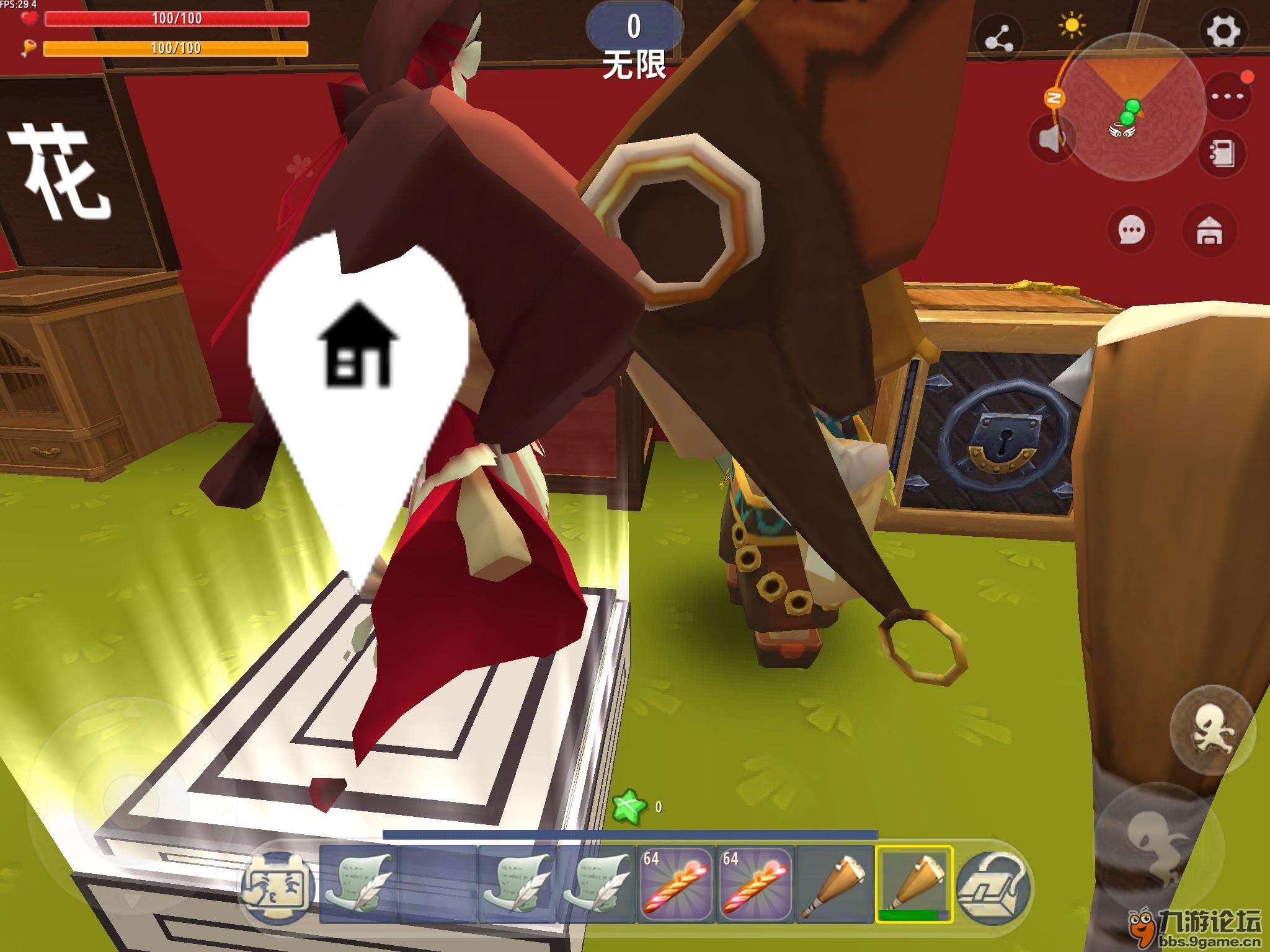Open the three-dots more options button
1270x952 pixels.
coord(1228,96)
